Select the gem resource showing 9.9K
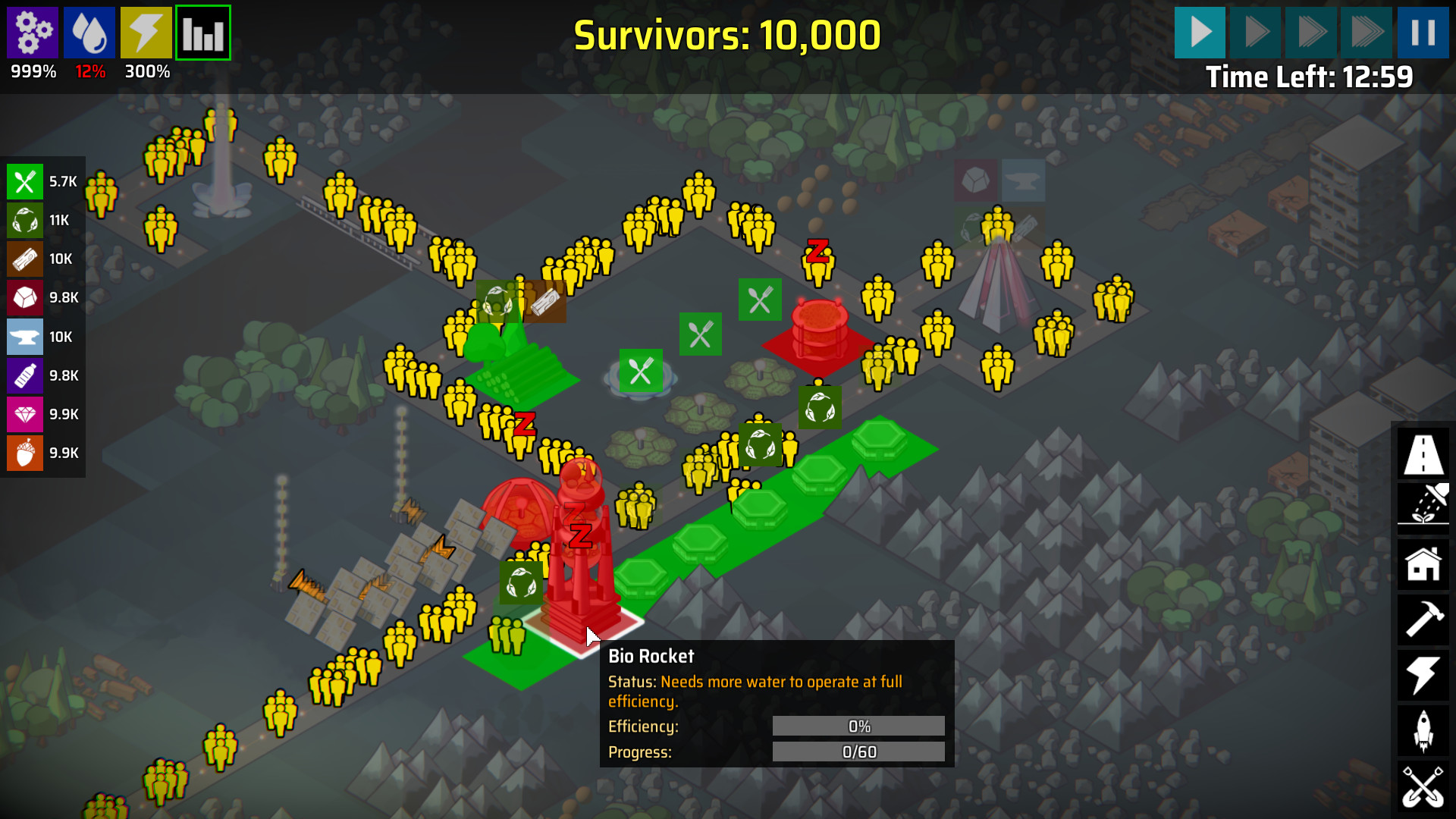The image size is (1456, 819). [25, 414]
